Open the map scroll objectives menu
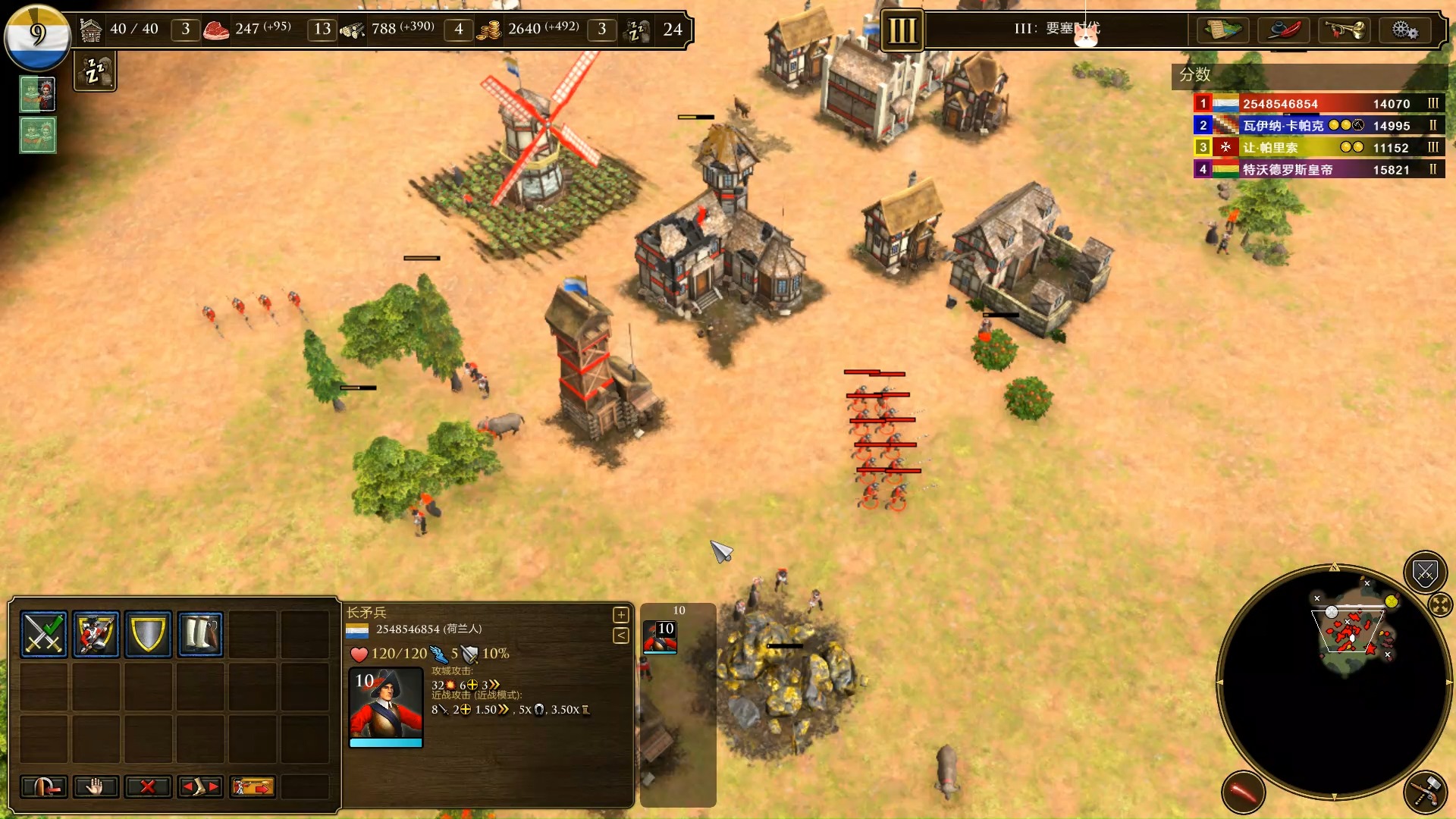 1223,30
